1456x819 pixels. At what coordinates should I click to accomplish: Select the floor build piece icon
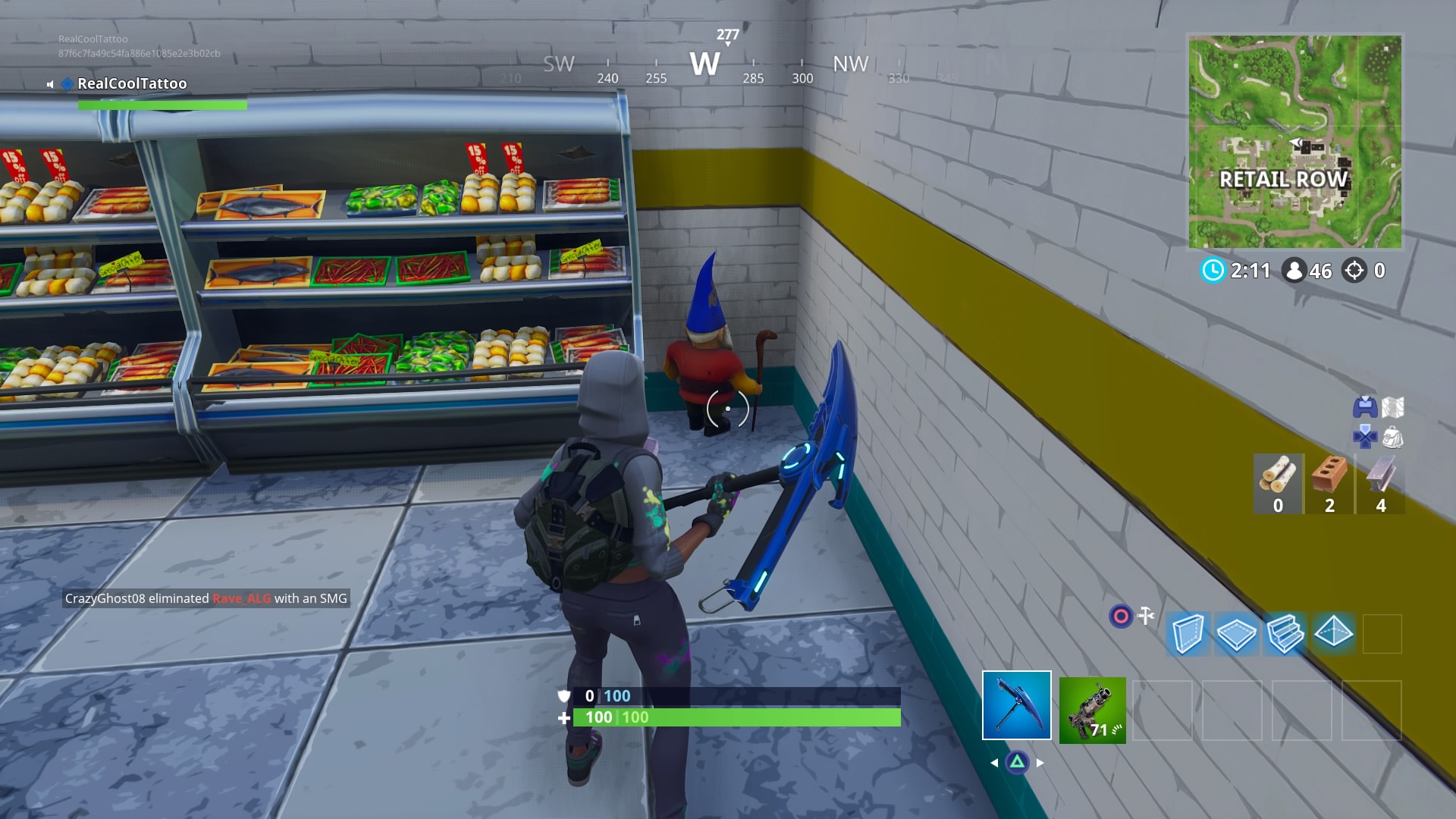pos(1236,633)
